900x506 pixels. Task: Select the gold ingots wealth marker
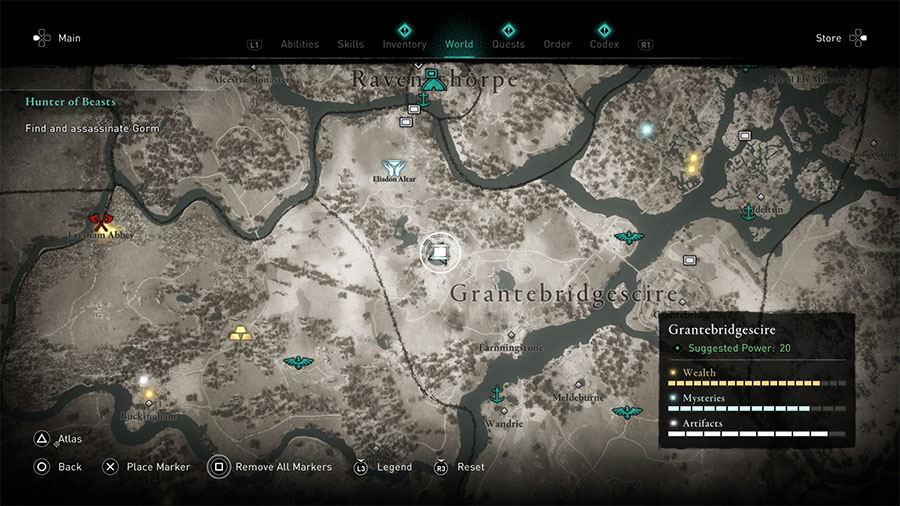point(241,333)
